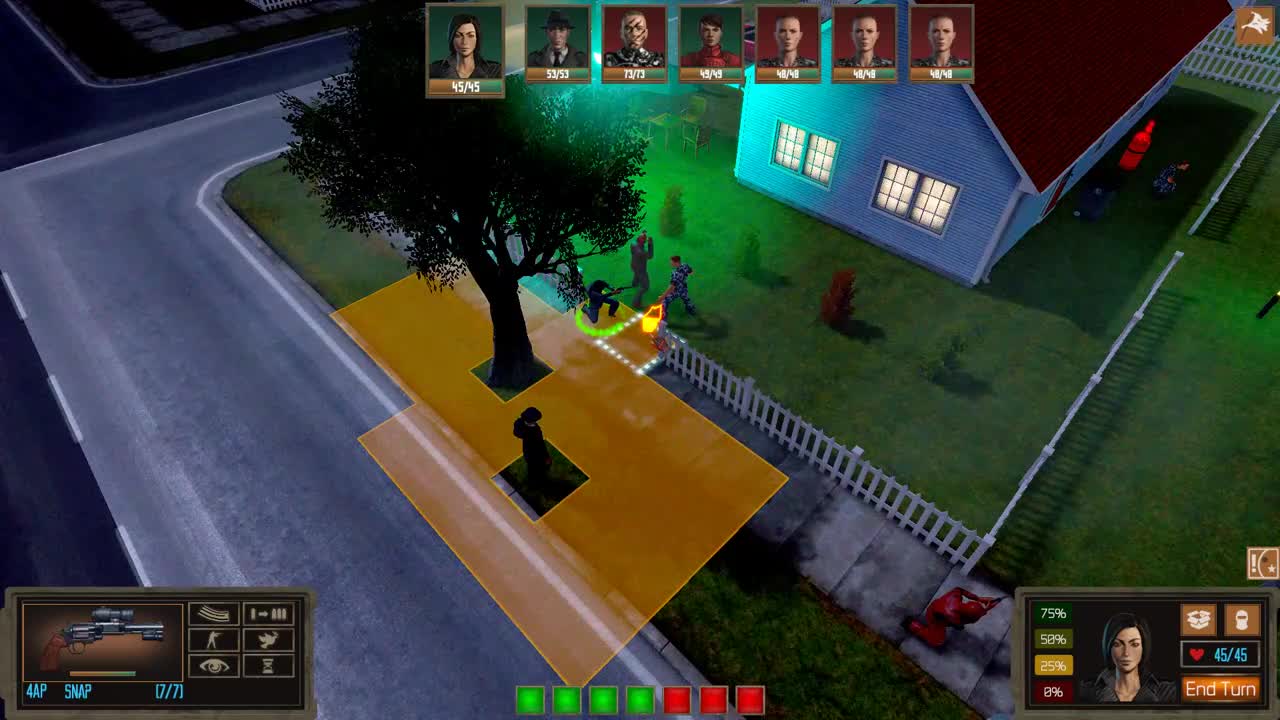1280x720 pixels.
Task: Open the agent's inventory box icon
Action: pos(1196,620)
